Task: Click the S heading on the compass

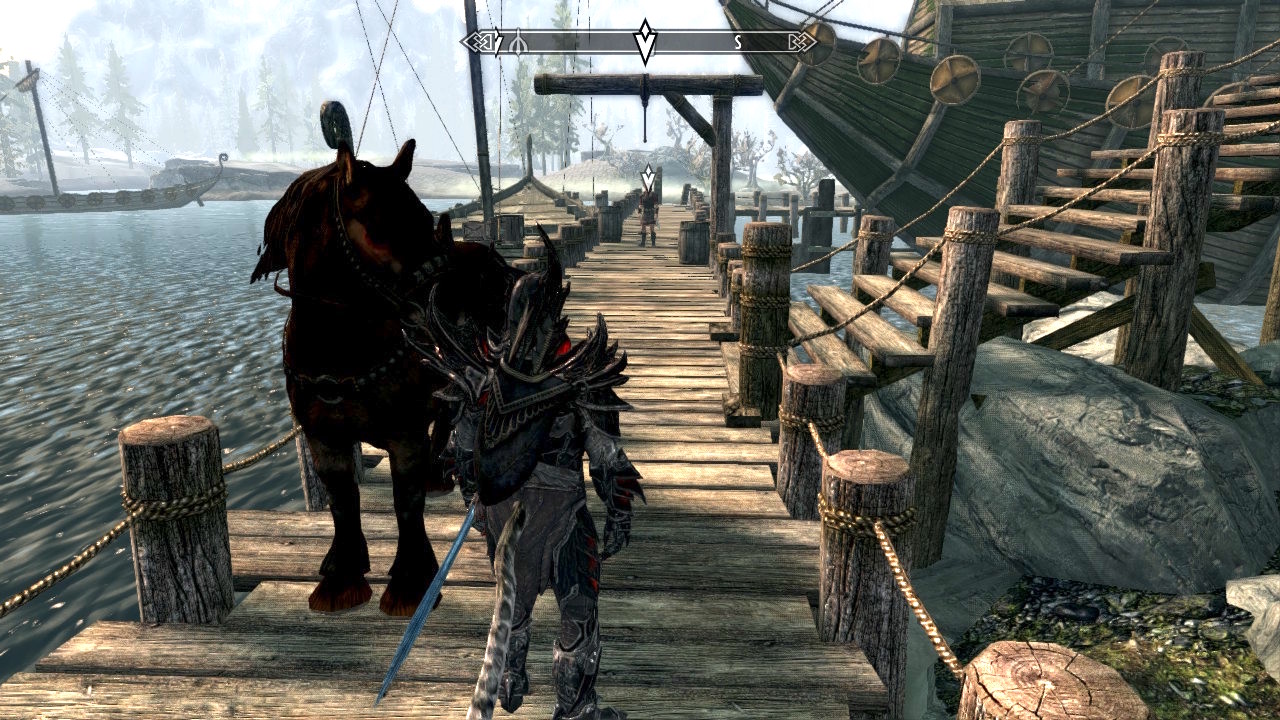Action: tap(738, 42)
